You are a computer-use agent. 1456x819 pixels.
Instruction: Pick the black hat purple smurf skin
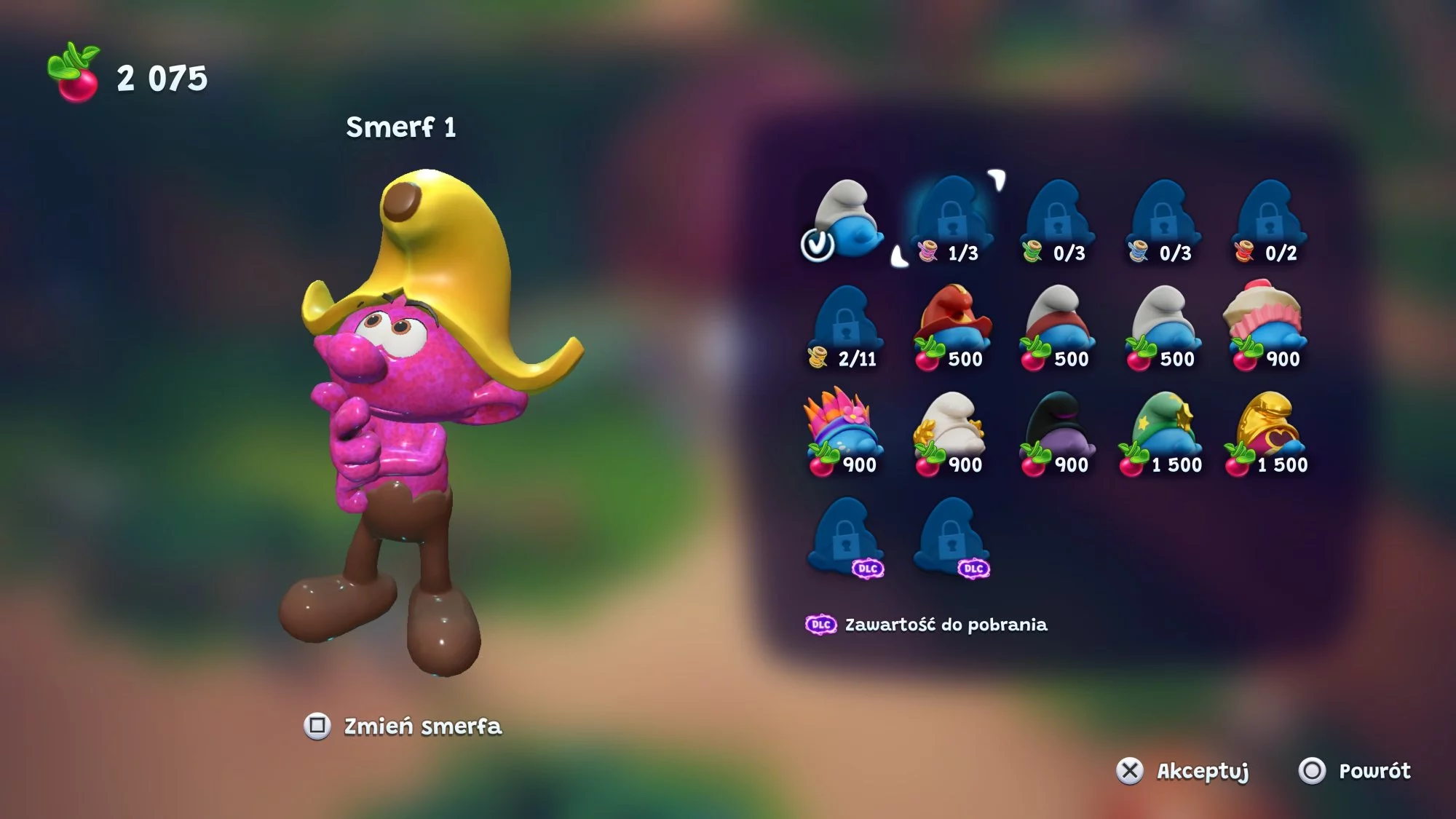[1057, 431]
